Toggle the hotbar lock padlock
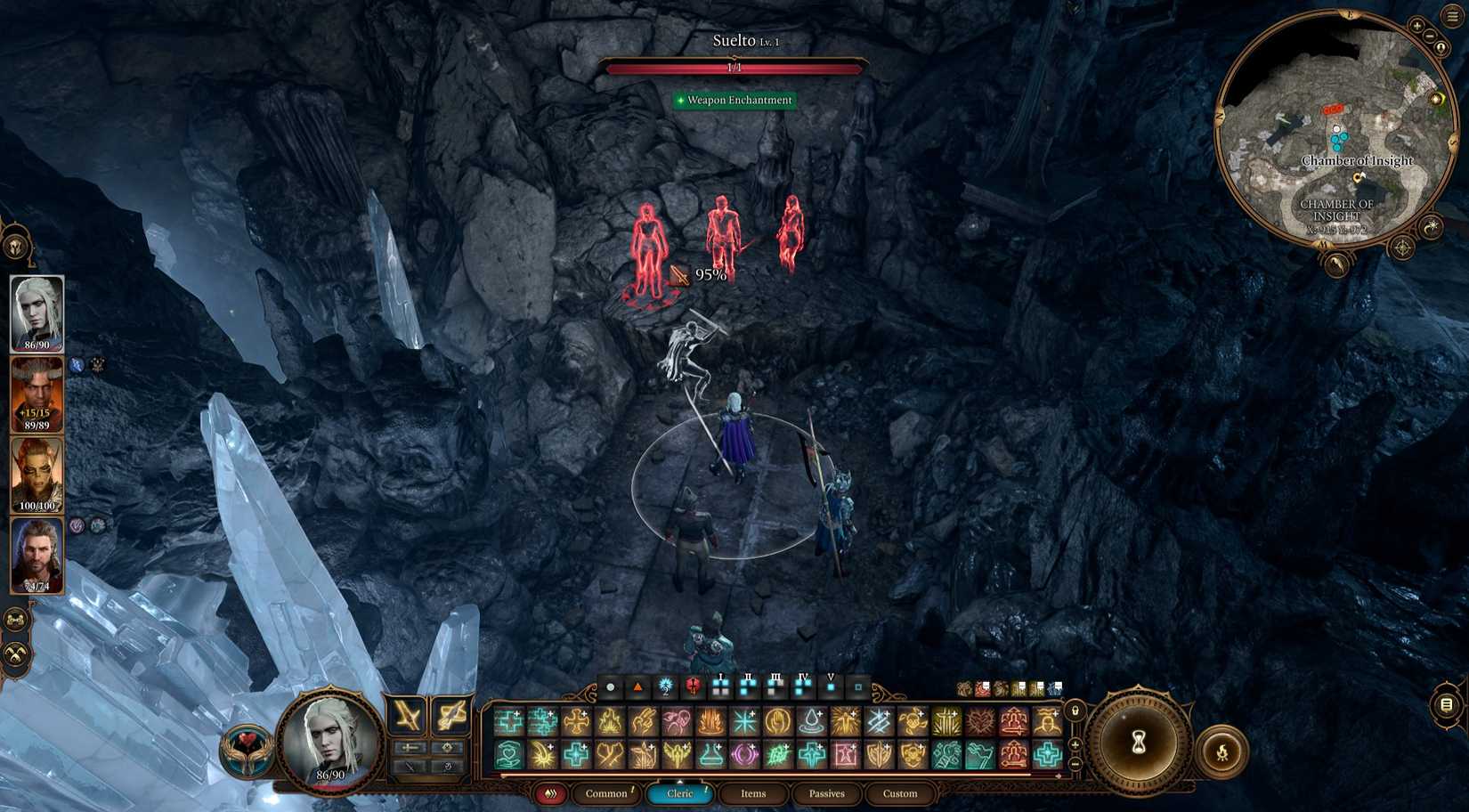Viewport: 1469px width, 812px height. 1075,710
